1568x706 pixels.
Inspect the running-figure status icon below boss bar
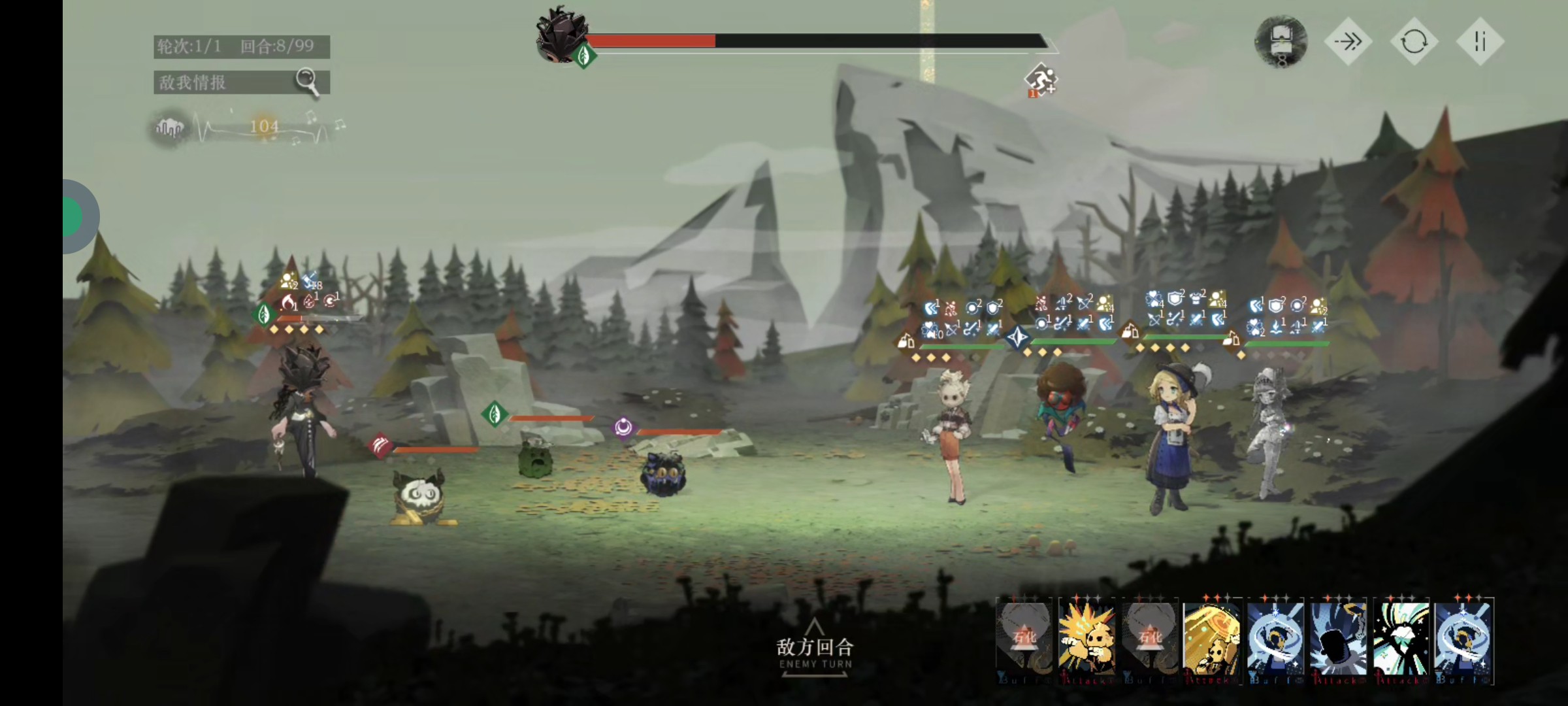click(x=1040, y=80)
